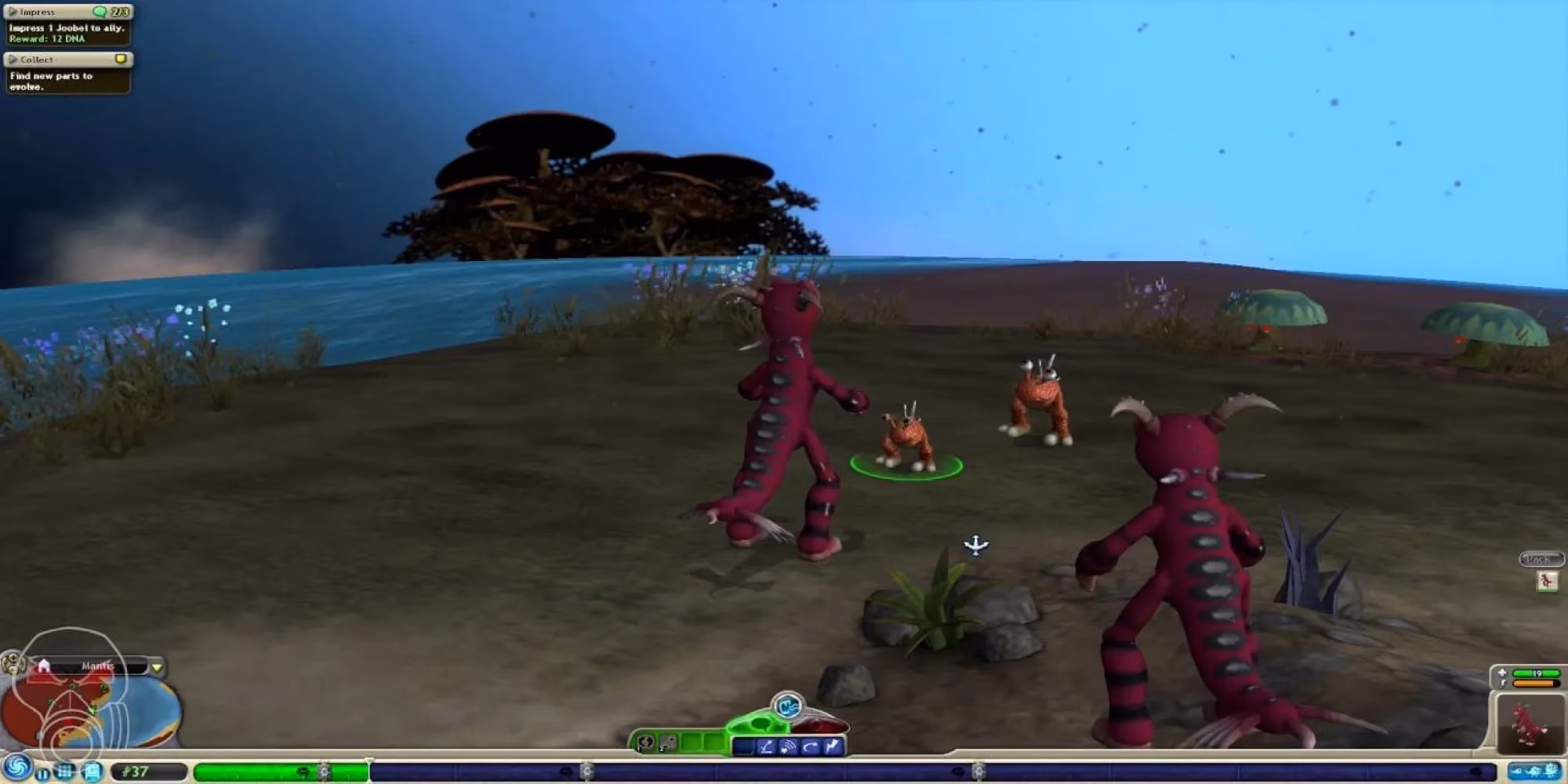Image resolution: width=1568 pixels, height=784 pixels.
Task: Collapse the Impress mission panel
Action: pyautogui.click(x=11, y=11)
